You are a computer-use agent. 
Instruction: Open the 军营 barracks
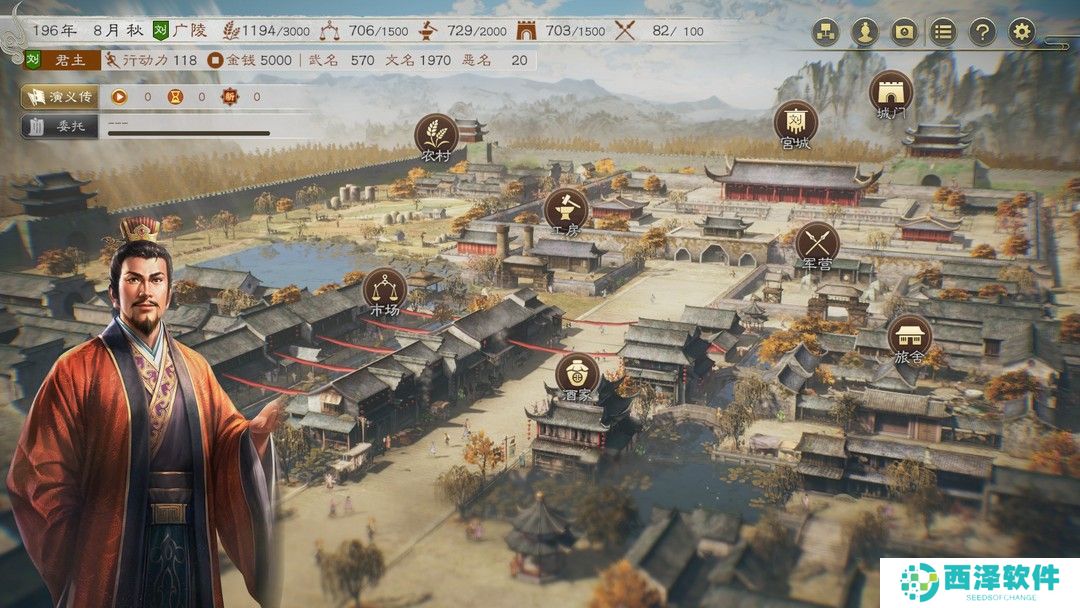click(x=817, y=242)
